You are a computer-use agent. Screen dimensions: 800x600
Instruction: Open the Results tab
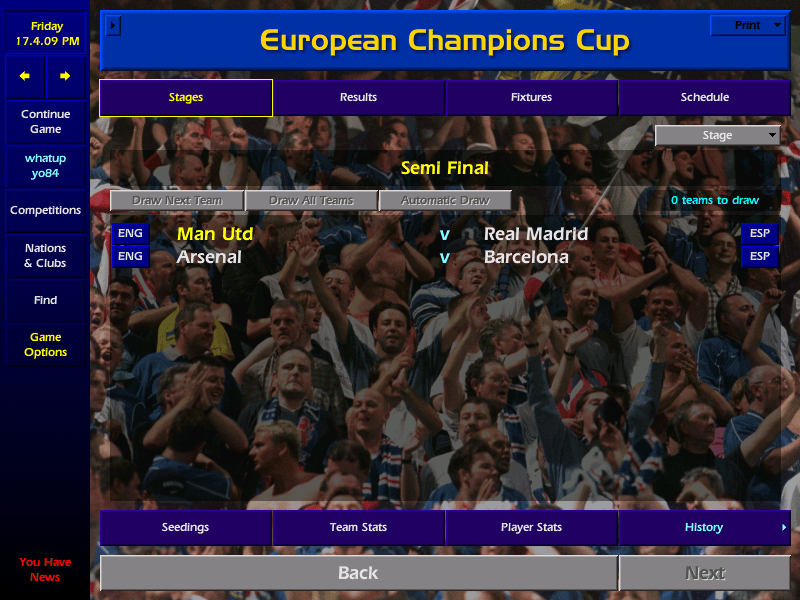click(x=358, y=97)
